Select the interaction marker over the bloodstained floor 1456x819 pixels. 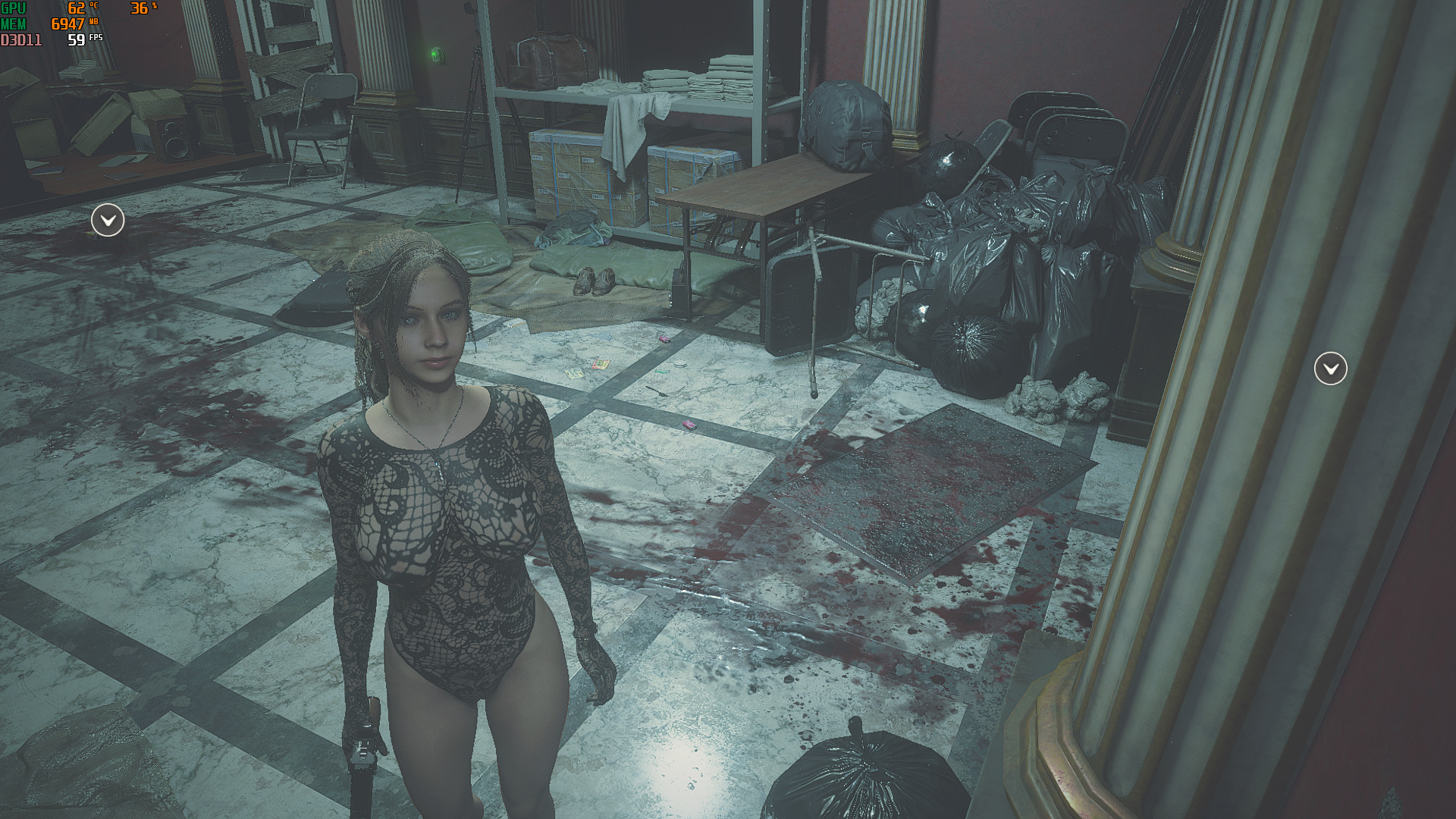point(108,221)
